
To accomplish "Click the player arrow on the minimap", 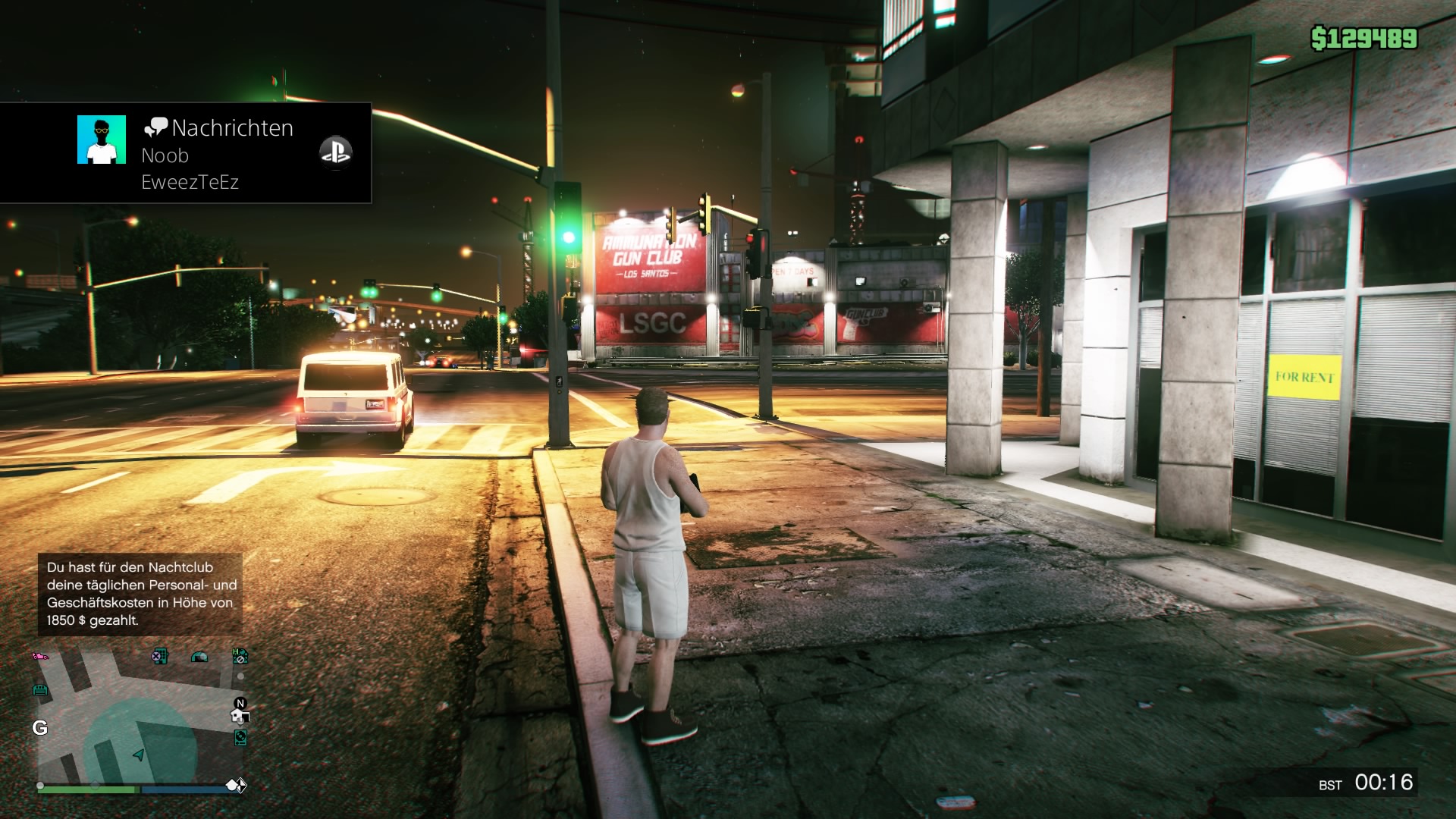I will (x=138, y=755).
